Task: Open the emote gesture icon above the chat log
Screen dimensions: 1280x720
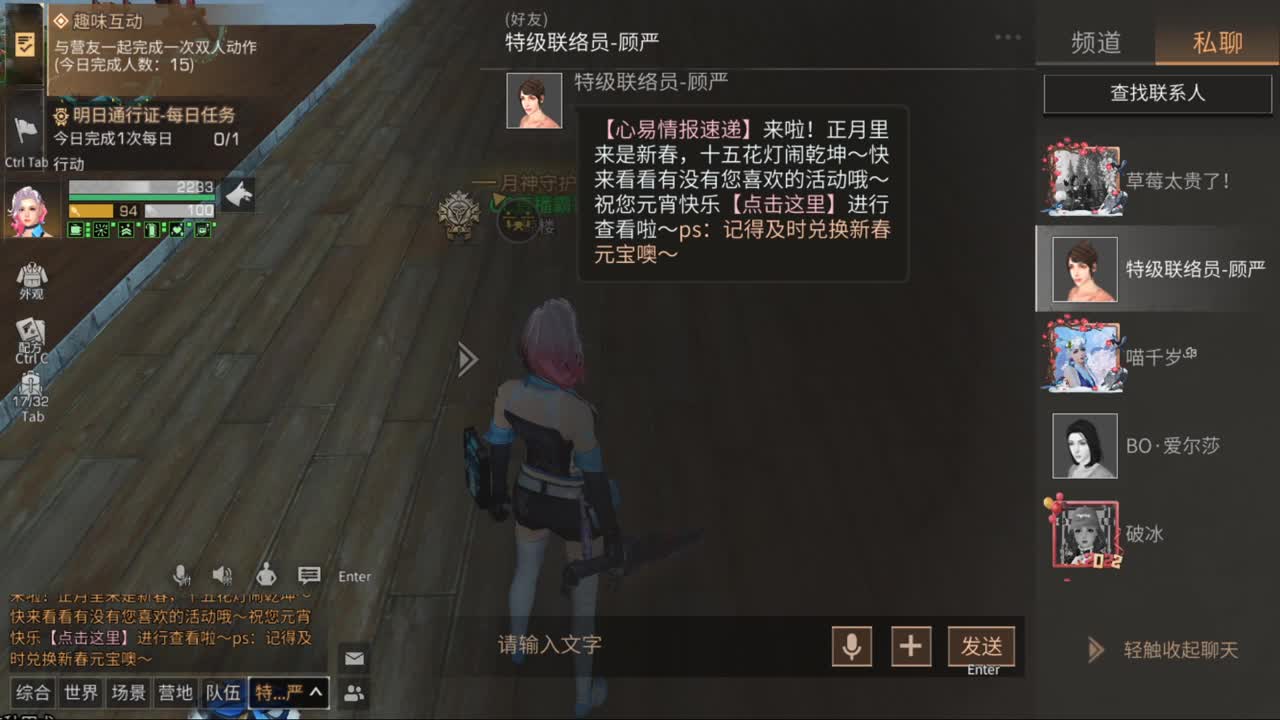Action: 266,575
